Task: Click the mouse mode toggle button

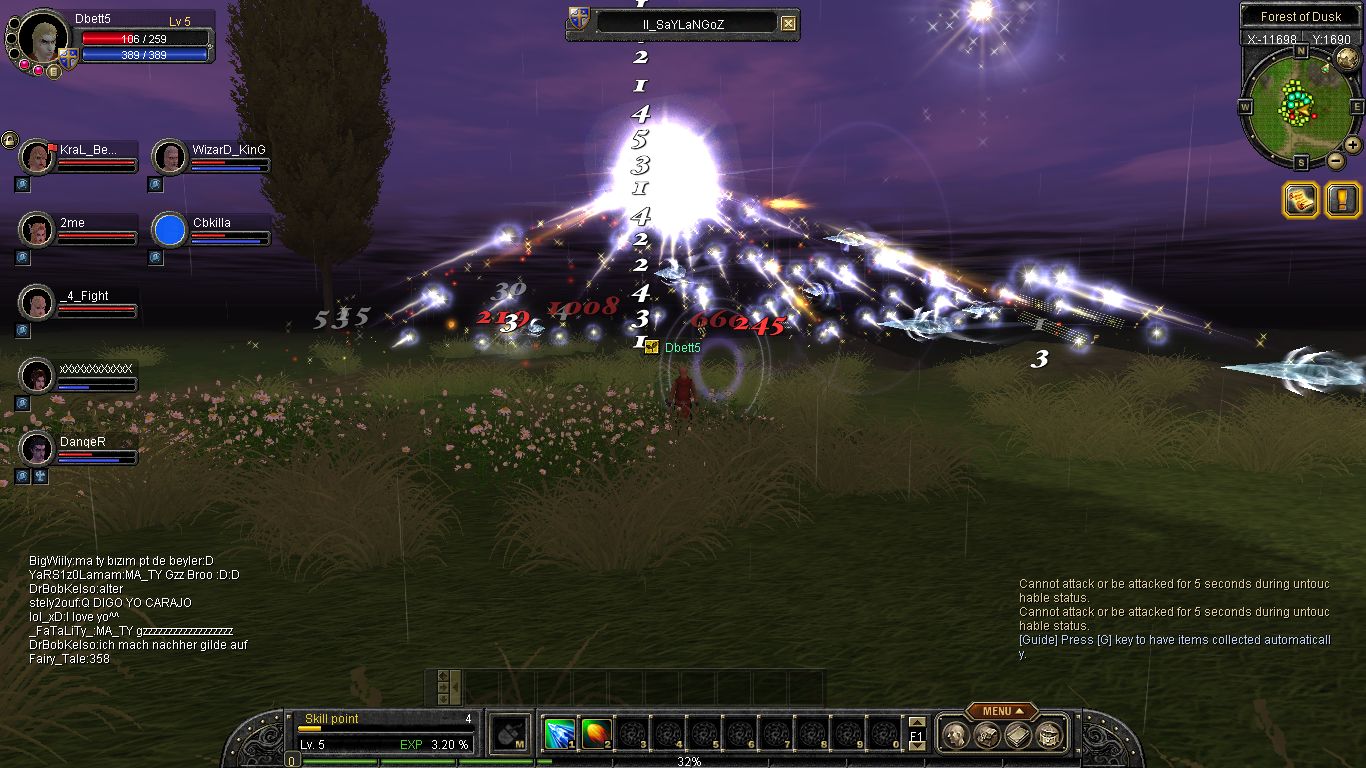Action: (511, 733)
